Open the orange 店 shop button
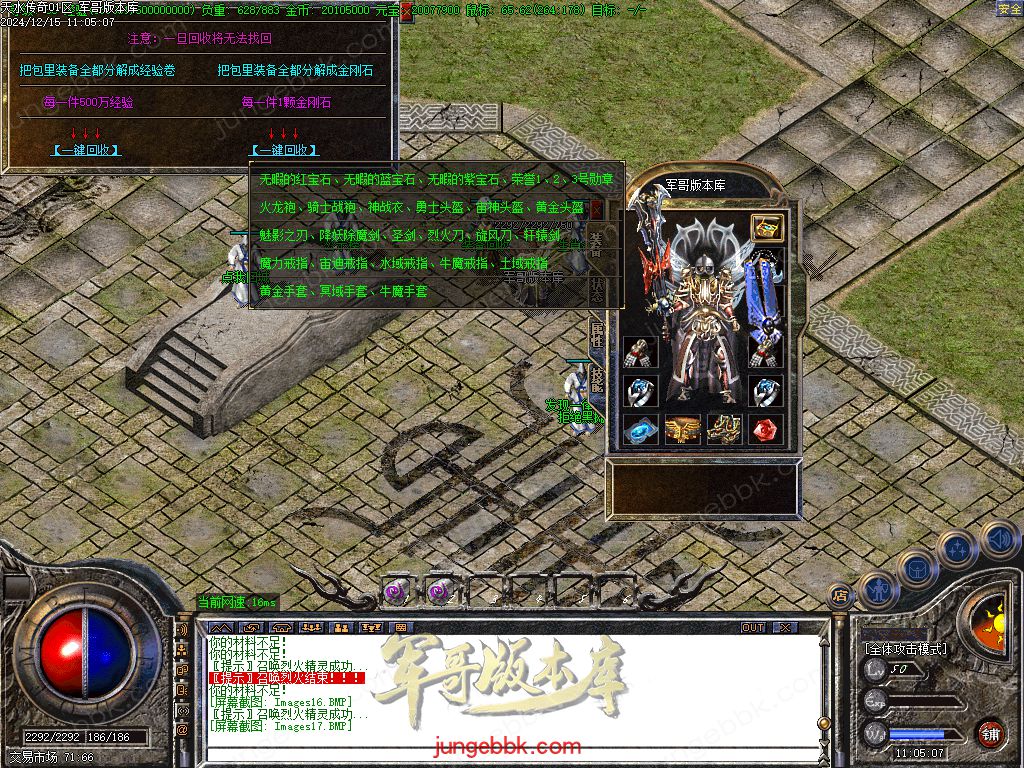1024x768 pixels. pos(840,596)
